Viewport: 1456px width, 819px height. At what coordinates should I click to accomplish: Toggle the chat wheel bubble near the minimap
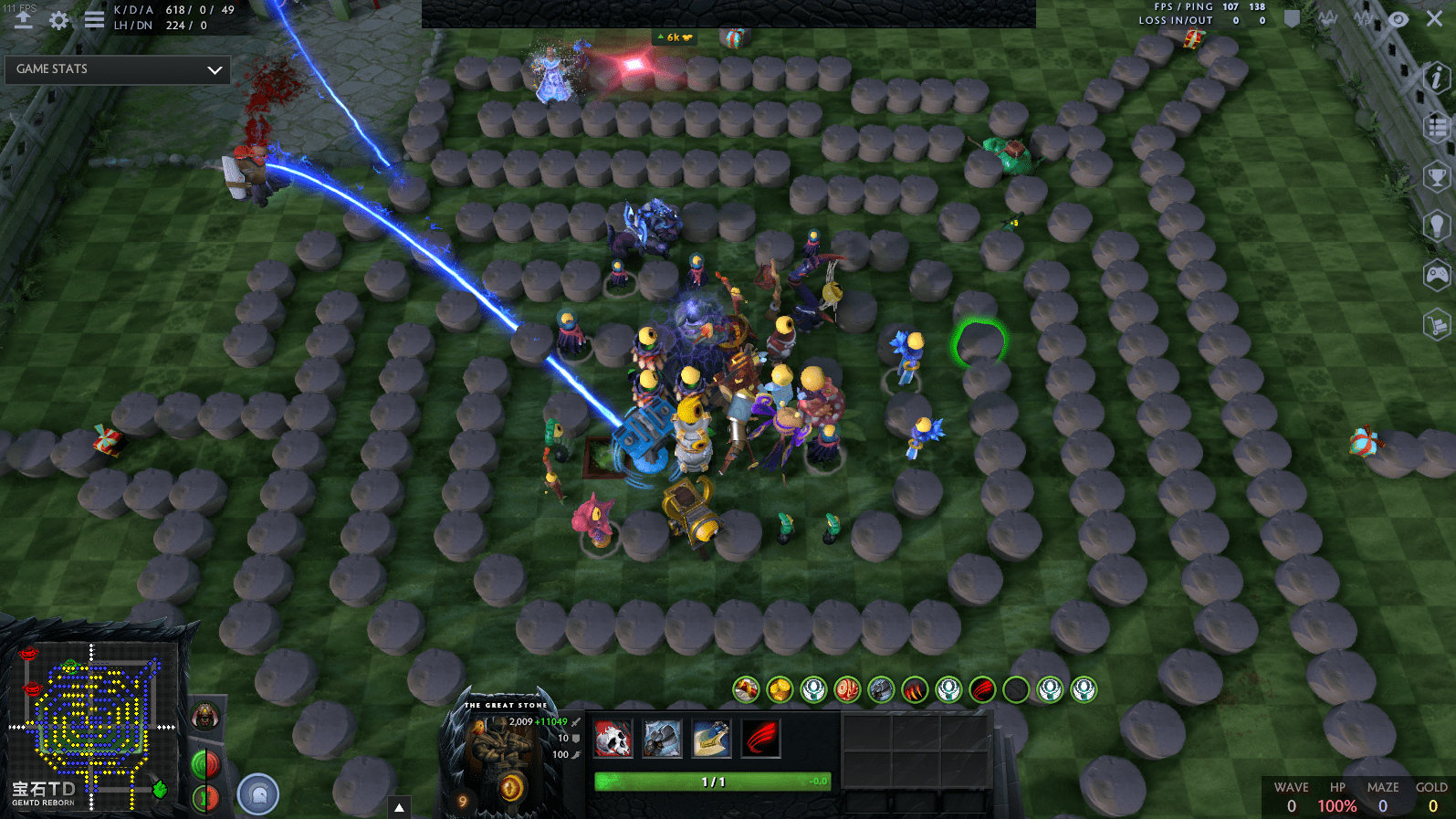(x=258, y=793)
